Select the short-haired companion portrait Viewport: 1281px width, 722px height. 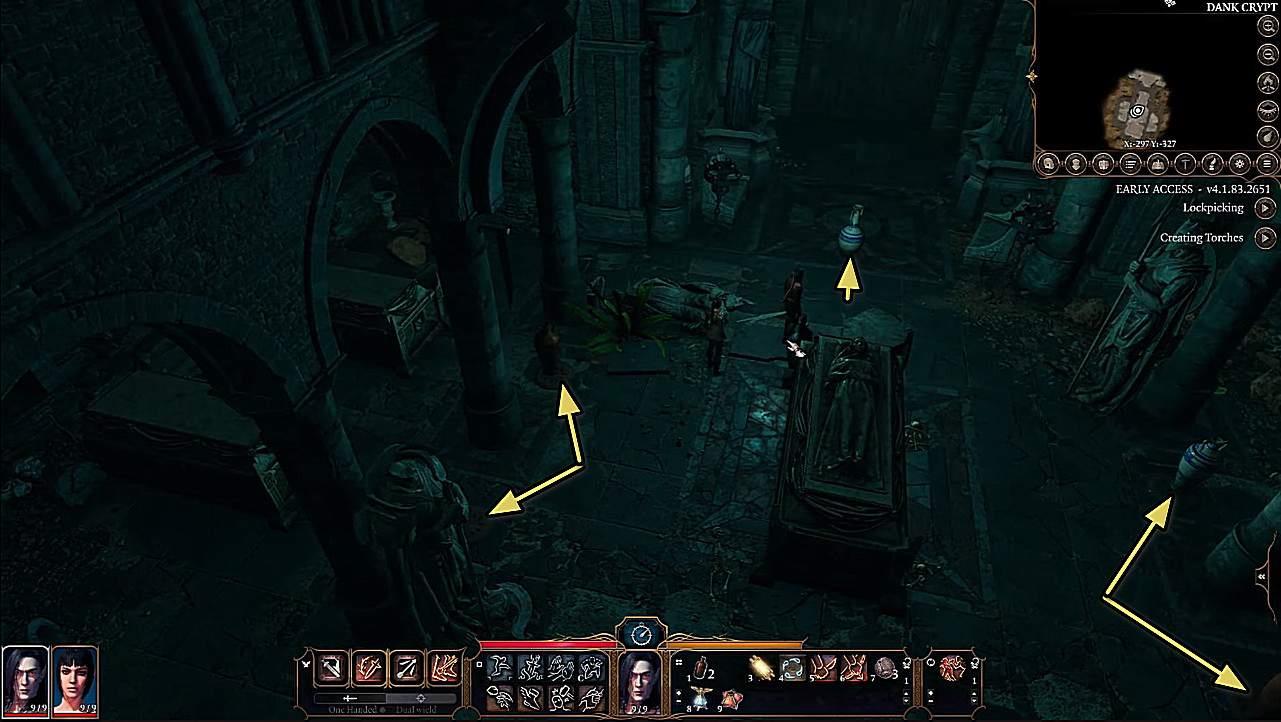(74, 679)
